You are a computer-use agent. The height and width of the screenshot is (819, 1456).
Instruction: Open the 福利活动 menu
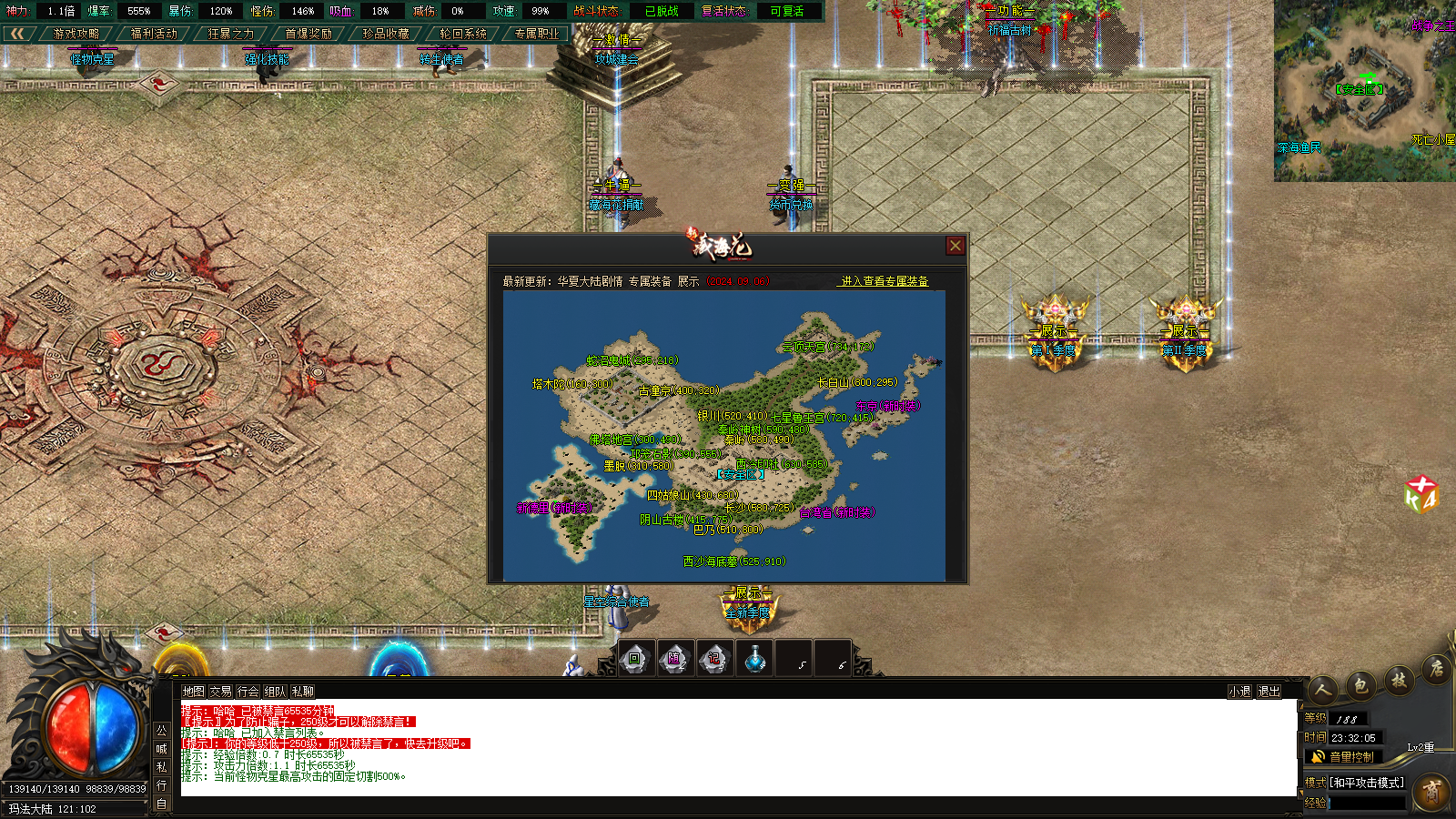click(154, 34)
